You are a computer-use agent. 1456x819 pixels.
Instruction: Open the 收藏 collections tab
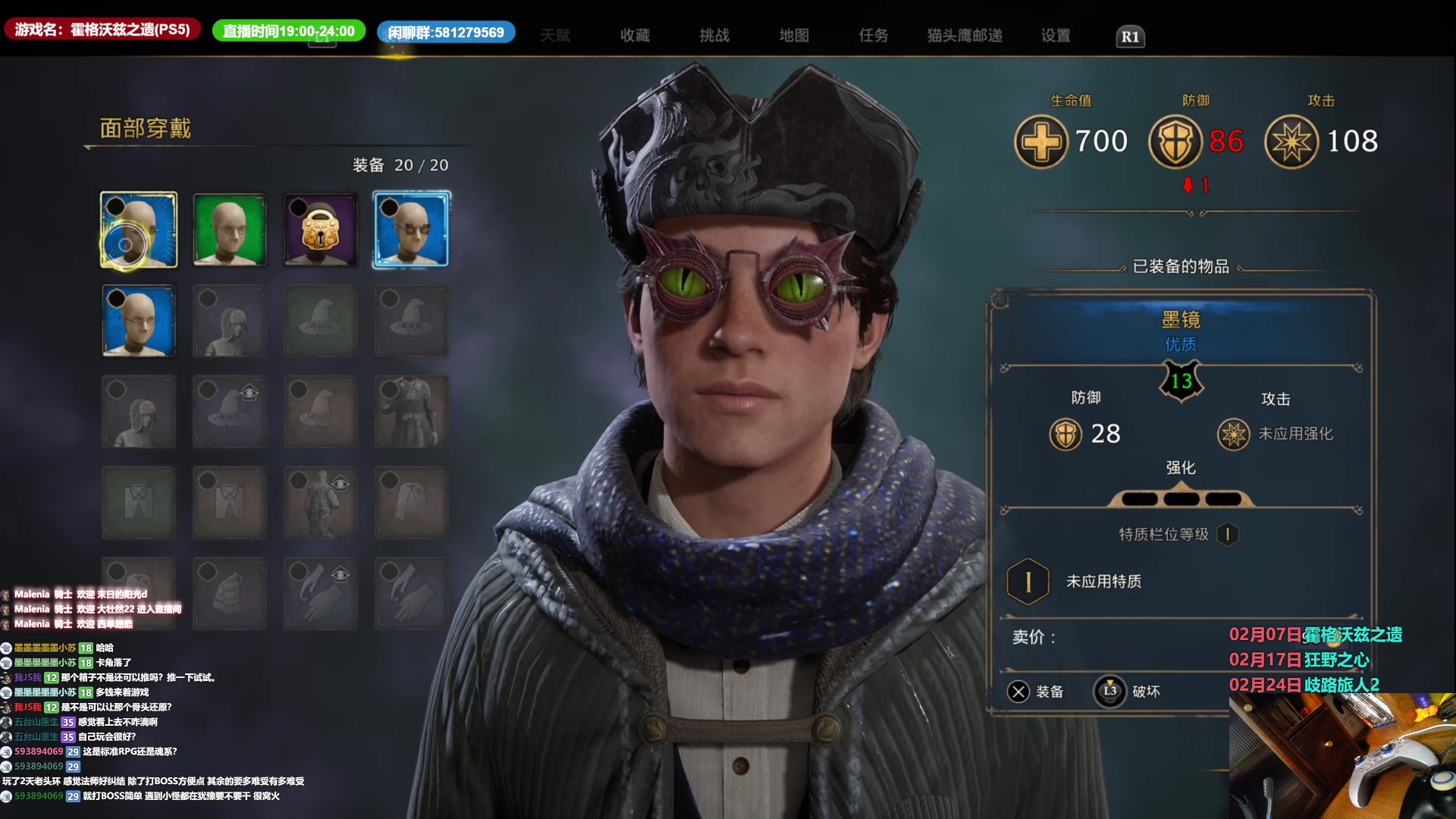click(635, 36)
